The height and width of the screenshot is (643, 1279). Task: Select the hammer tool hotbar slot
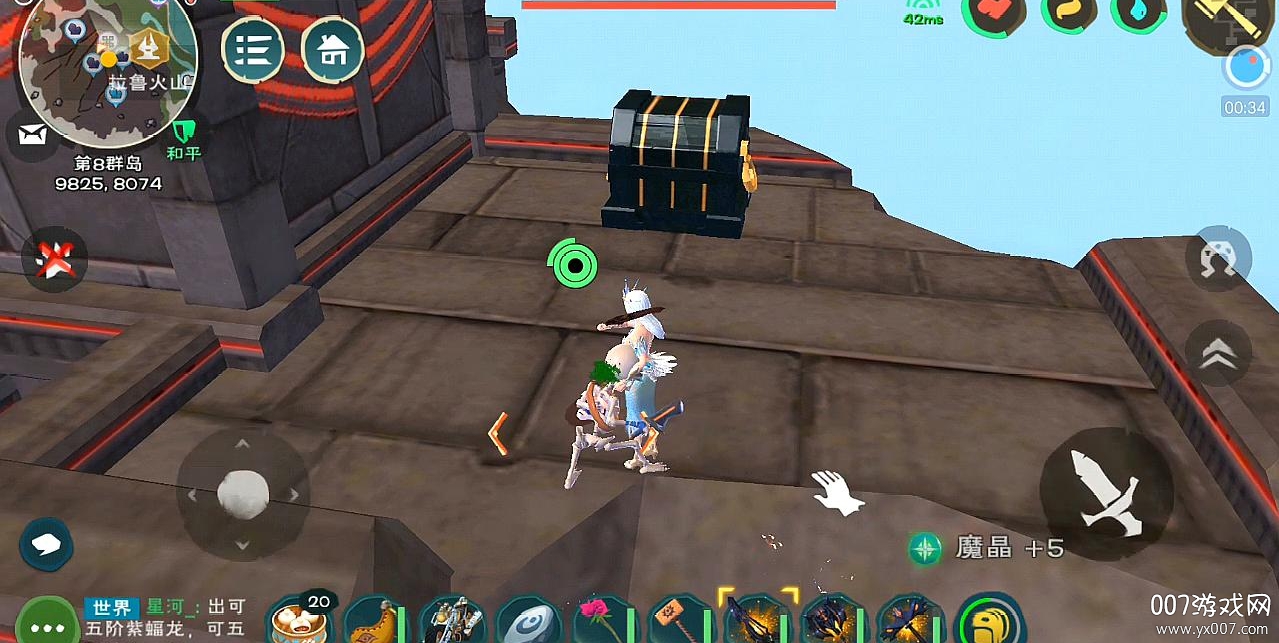678,622
